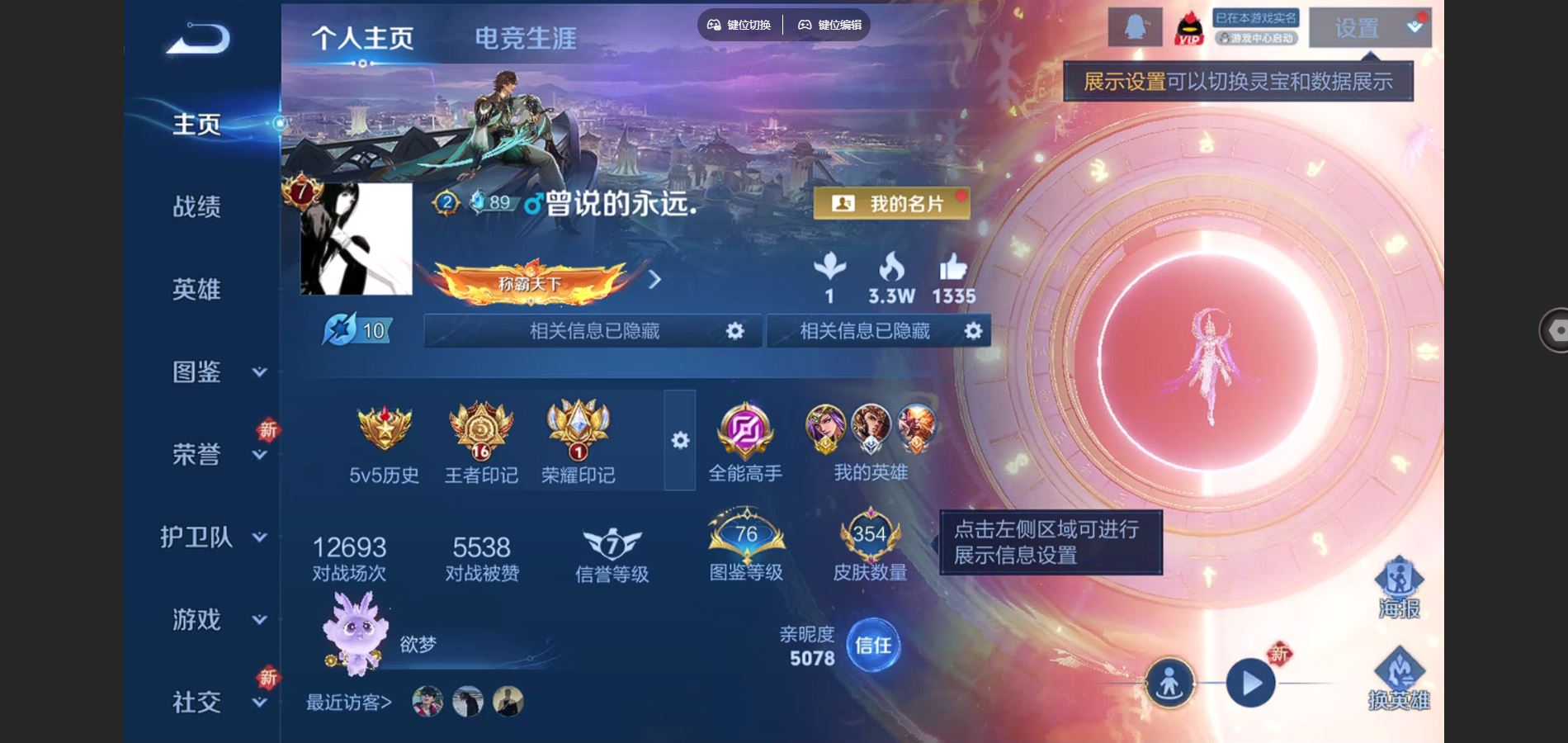Click the 我的名片 card button
Viewport: 1568px width, 743px height.
click(891, 201)
